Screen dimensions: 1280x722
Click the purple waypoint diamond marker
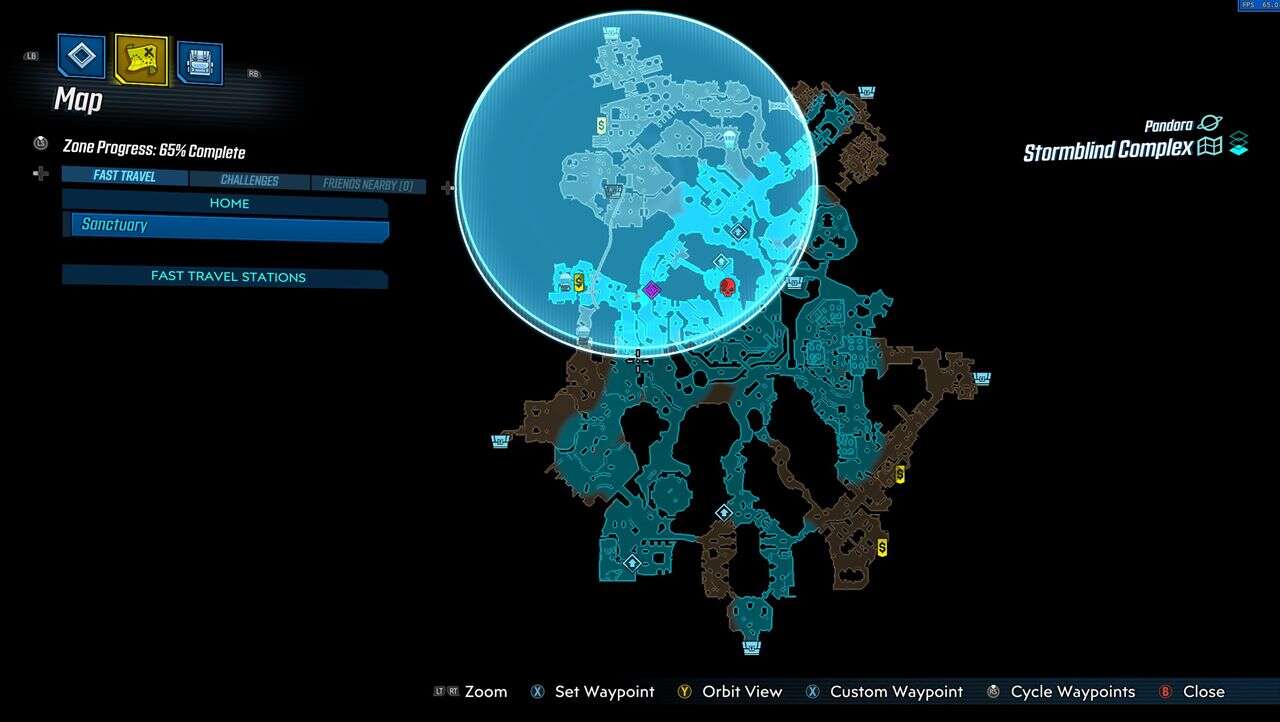pos(653,290)
